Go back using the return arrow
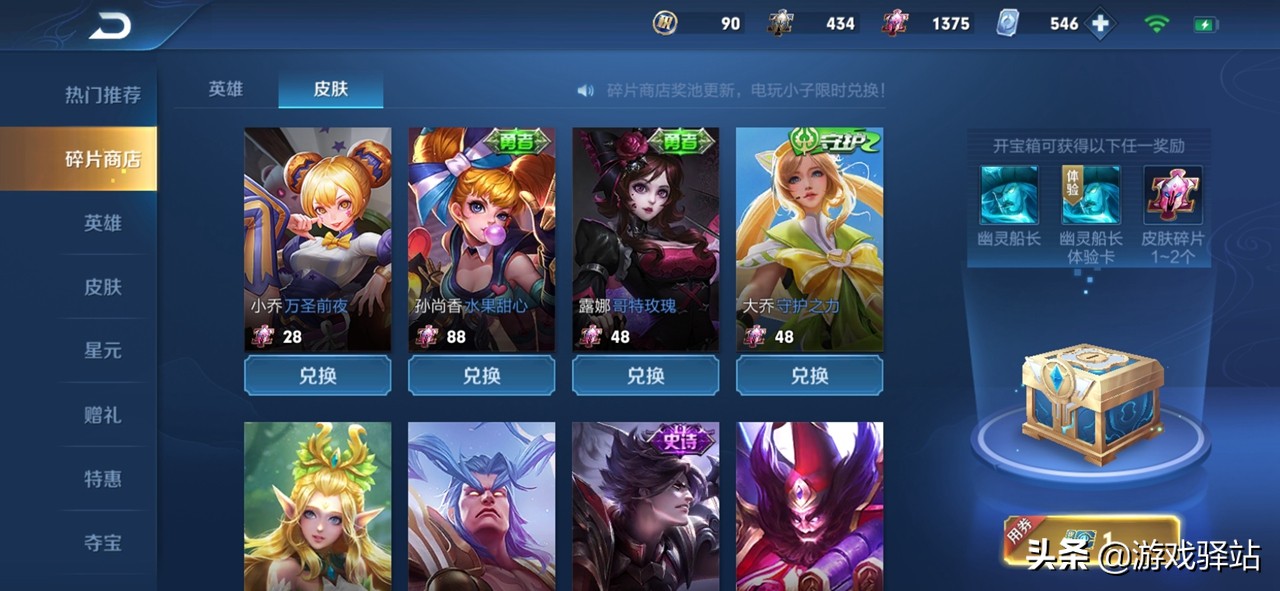Image resolution: width=1280 pixels, height=591 pixels. click(110, 26)
